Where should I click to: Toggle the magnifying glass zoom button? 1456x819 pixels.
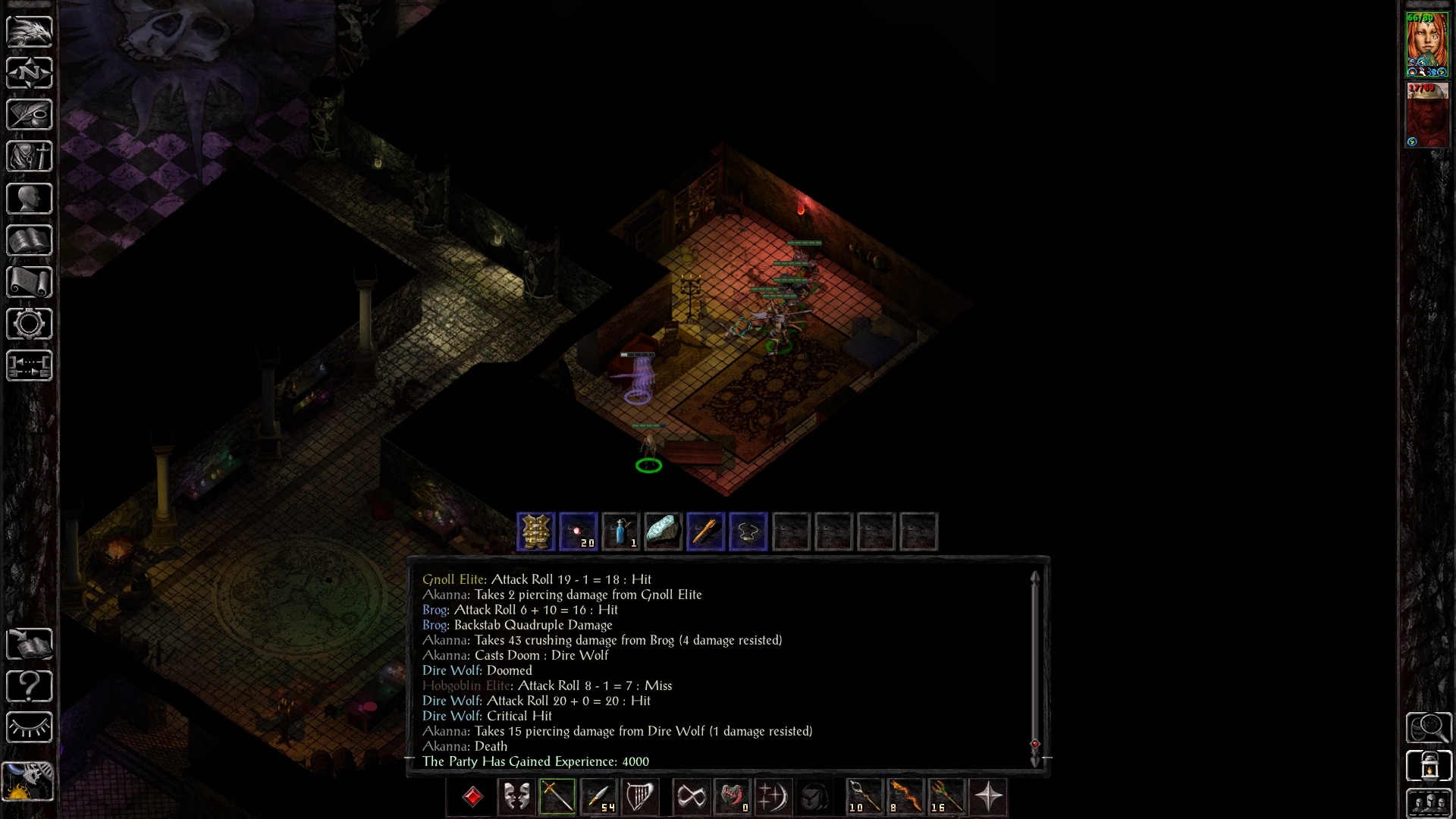click(x=1429, y=728)
